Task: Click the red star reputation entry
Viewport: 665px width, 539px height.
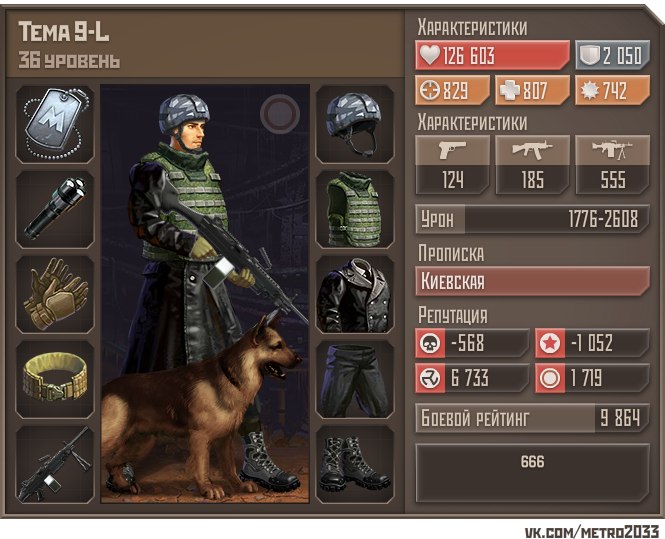Action: 592,344
